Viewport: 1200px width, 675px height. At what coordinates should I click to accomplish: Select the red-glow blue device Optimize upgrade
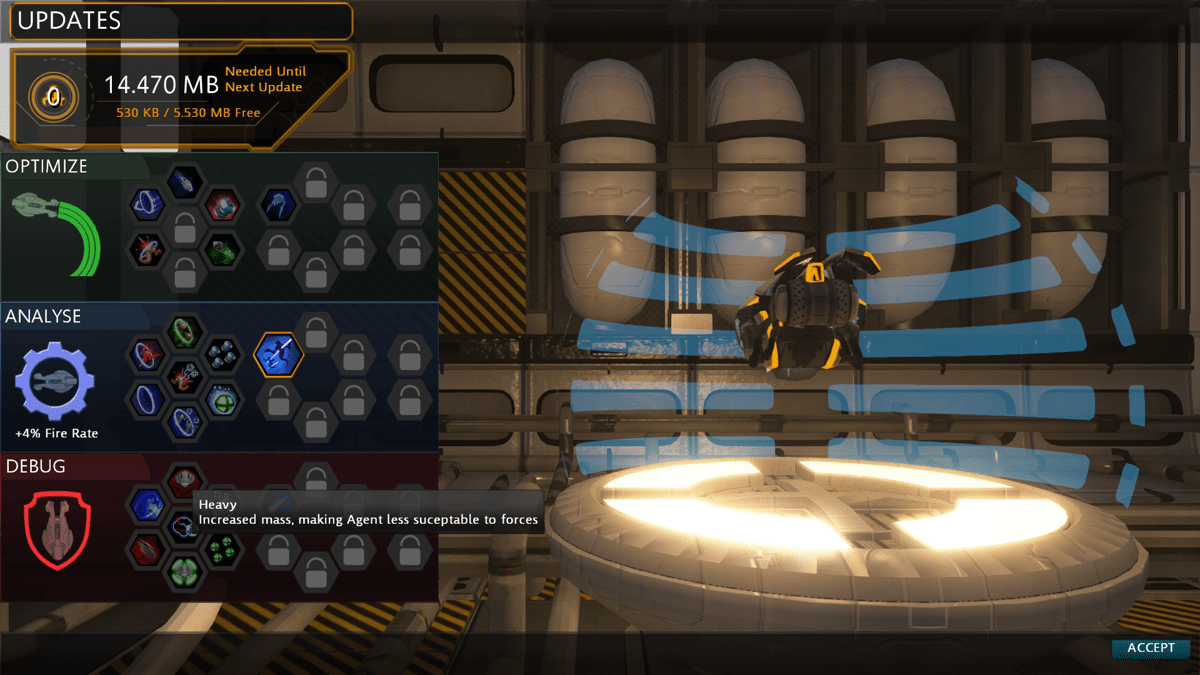point(221,206)
